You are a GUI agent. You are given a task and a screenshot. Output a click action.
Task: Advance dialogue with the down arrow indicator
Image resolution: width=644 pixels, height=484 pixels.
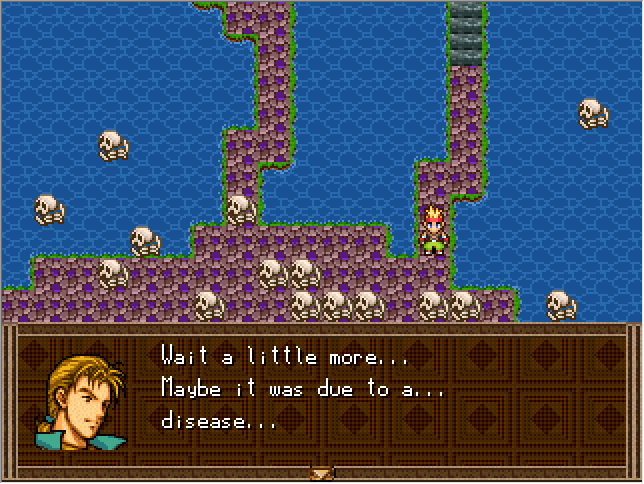tap(322, 472)
